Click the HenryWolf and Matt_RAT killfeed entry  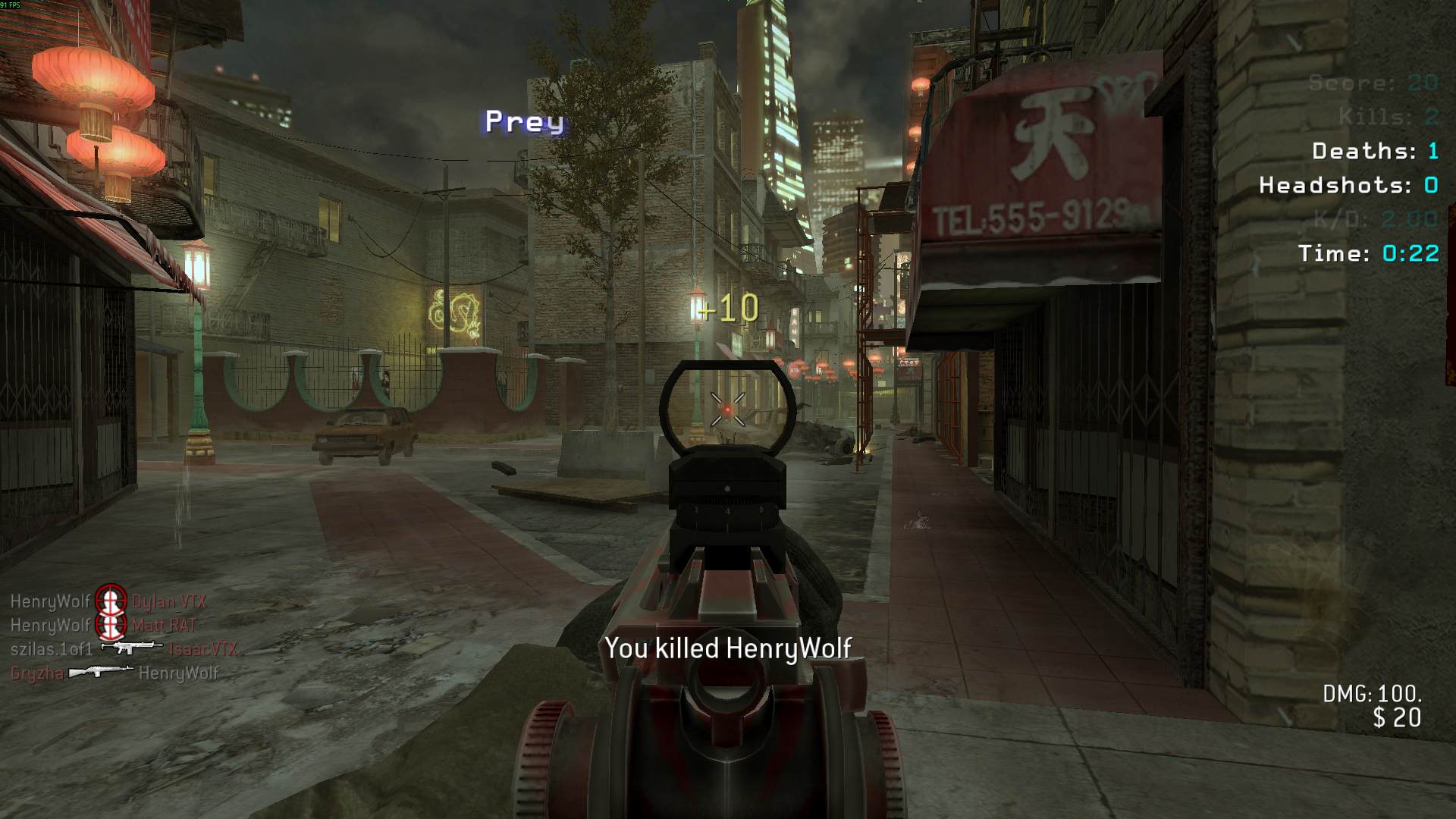click(x=103, y=625)
